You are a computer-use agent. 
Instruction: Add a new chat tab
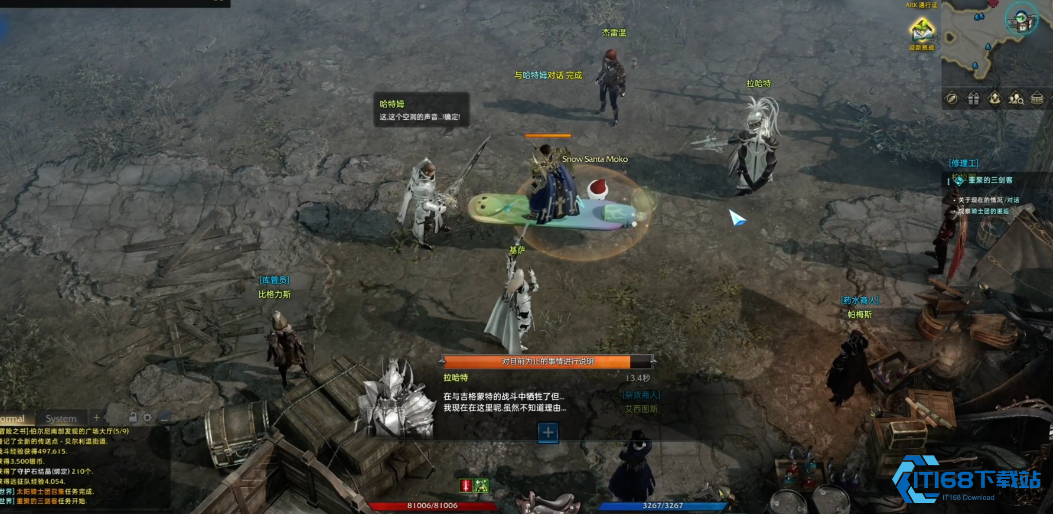tap(97, 418)
